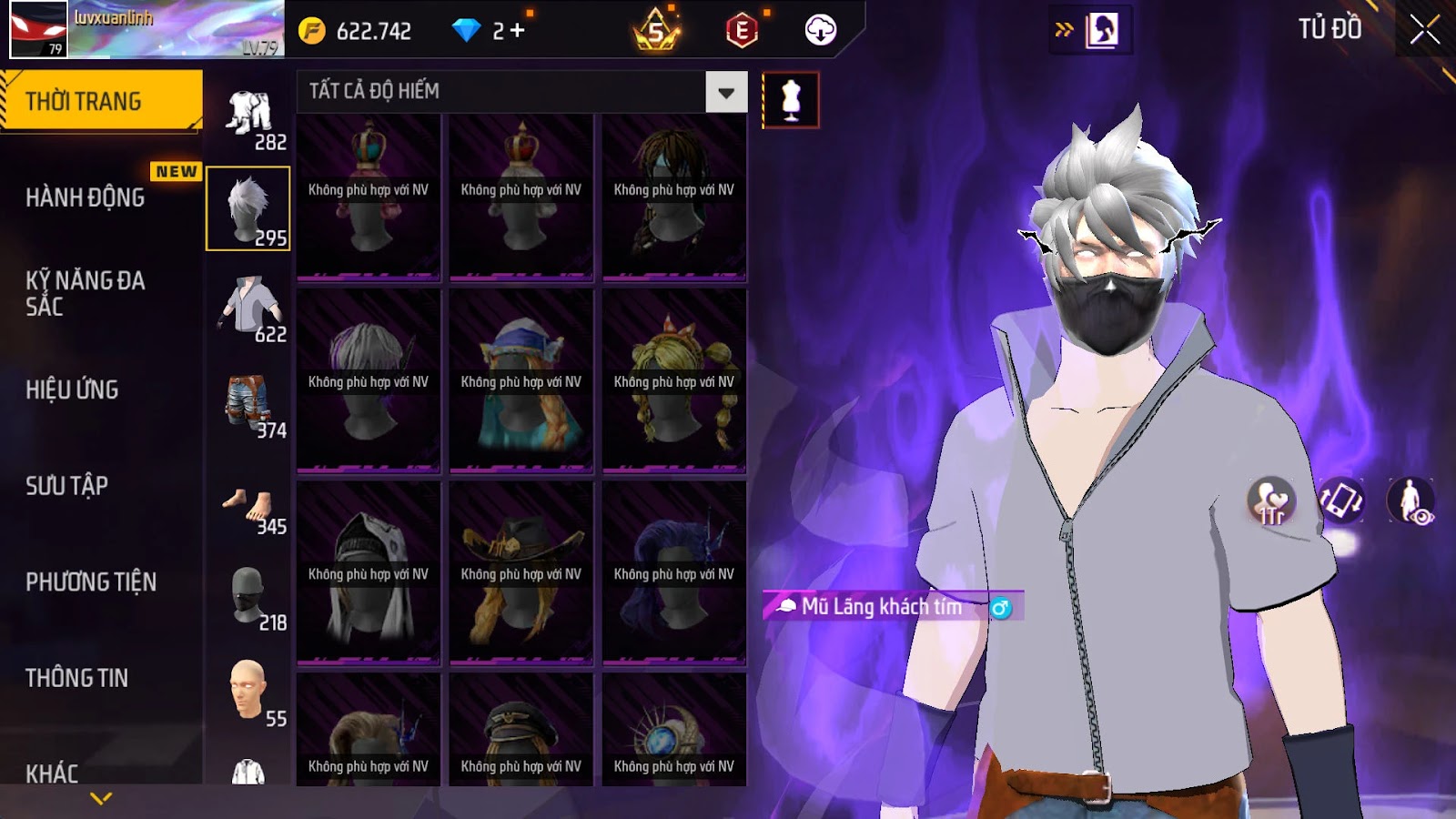Choose the outfit sets category with 282
Viewport: 1456px width, 819px height.
click(248, 116)
